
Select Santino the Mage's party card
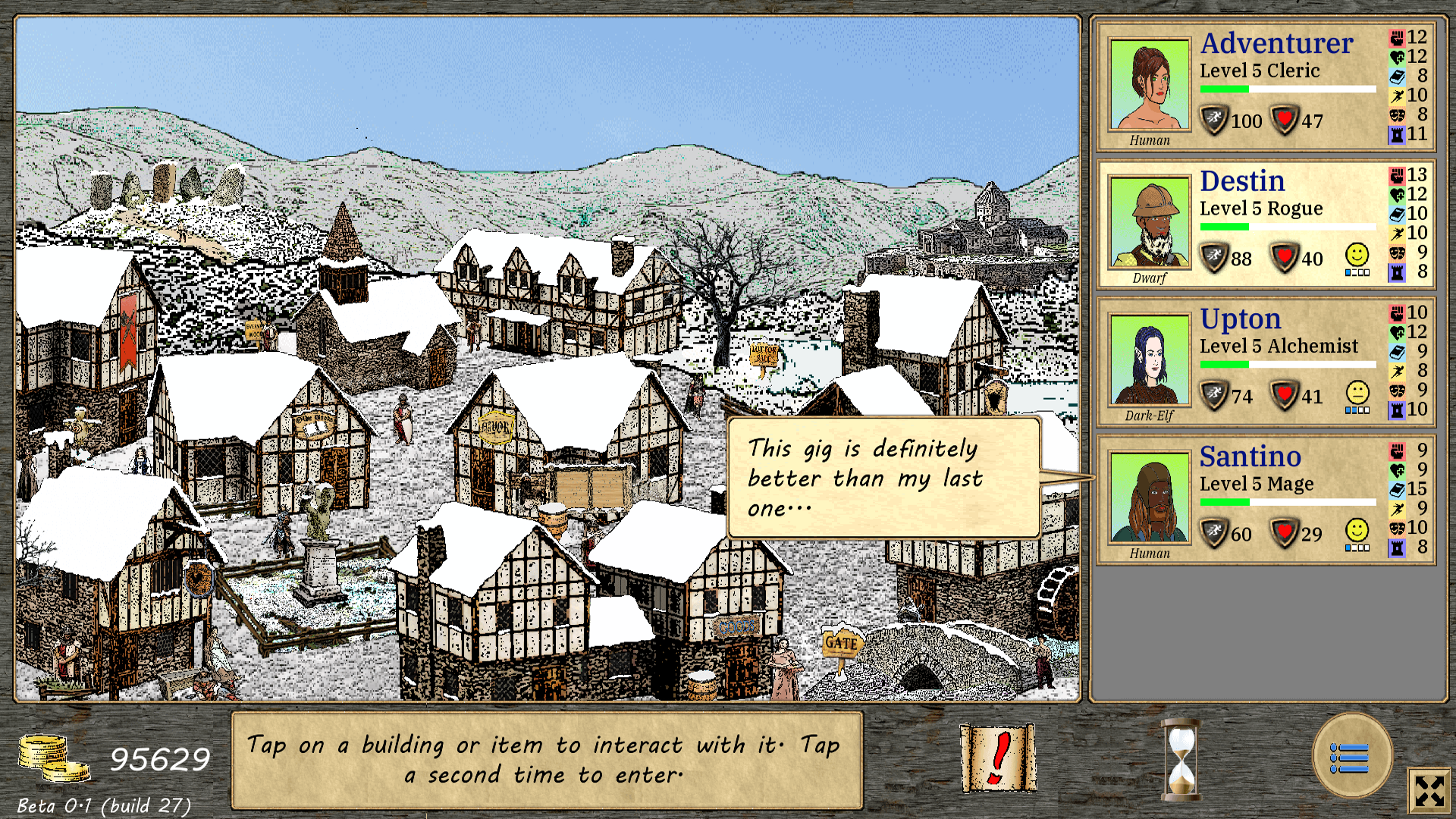1265,500
